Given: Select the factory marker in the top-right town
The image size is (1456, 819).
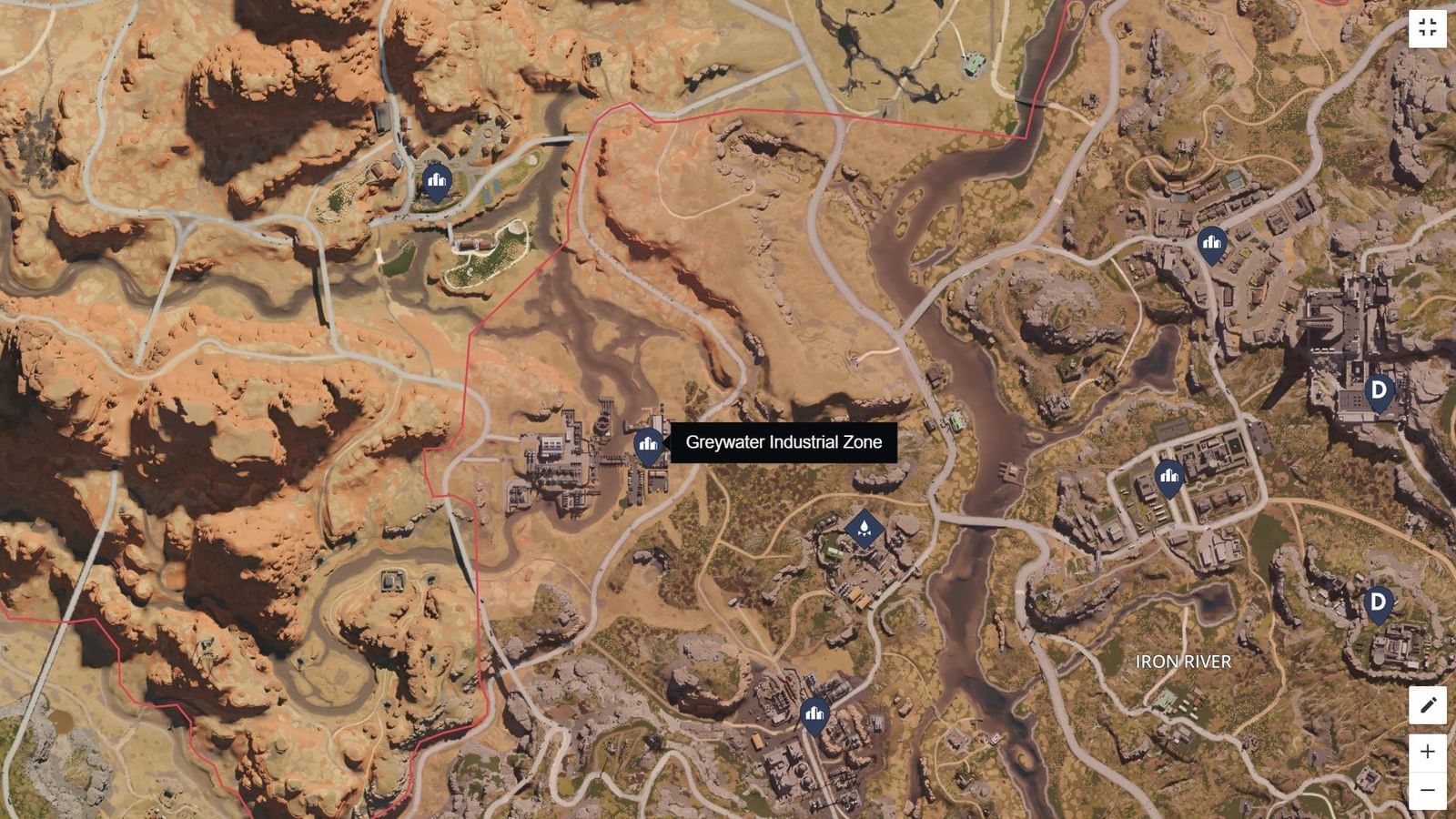Looking at the screenshot, I should (x=1214, y=243).
